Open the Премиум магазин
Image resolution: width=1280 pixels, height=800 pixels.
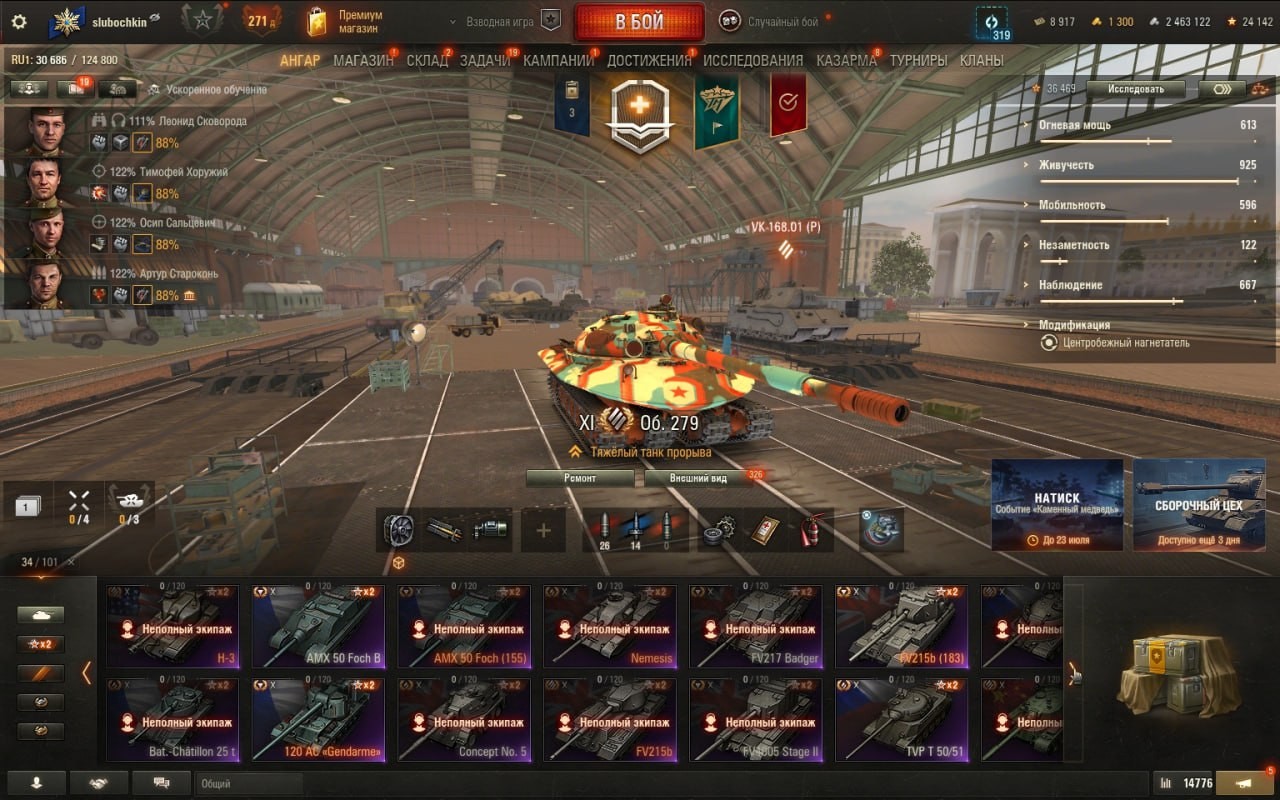345,22
